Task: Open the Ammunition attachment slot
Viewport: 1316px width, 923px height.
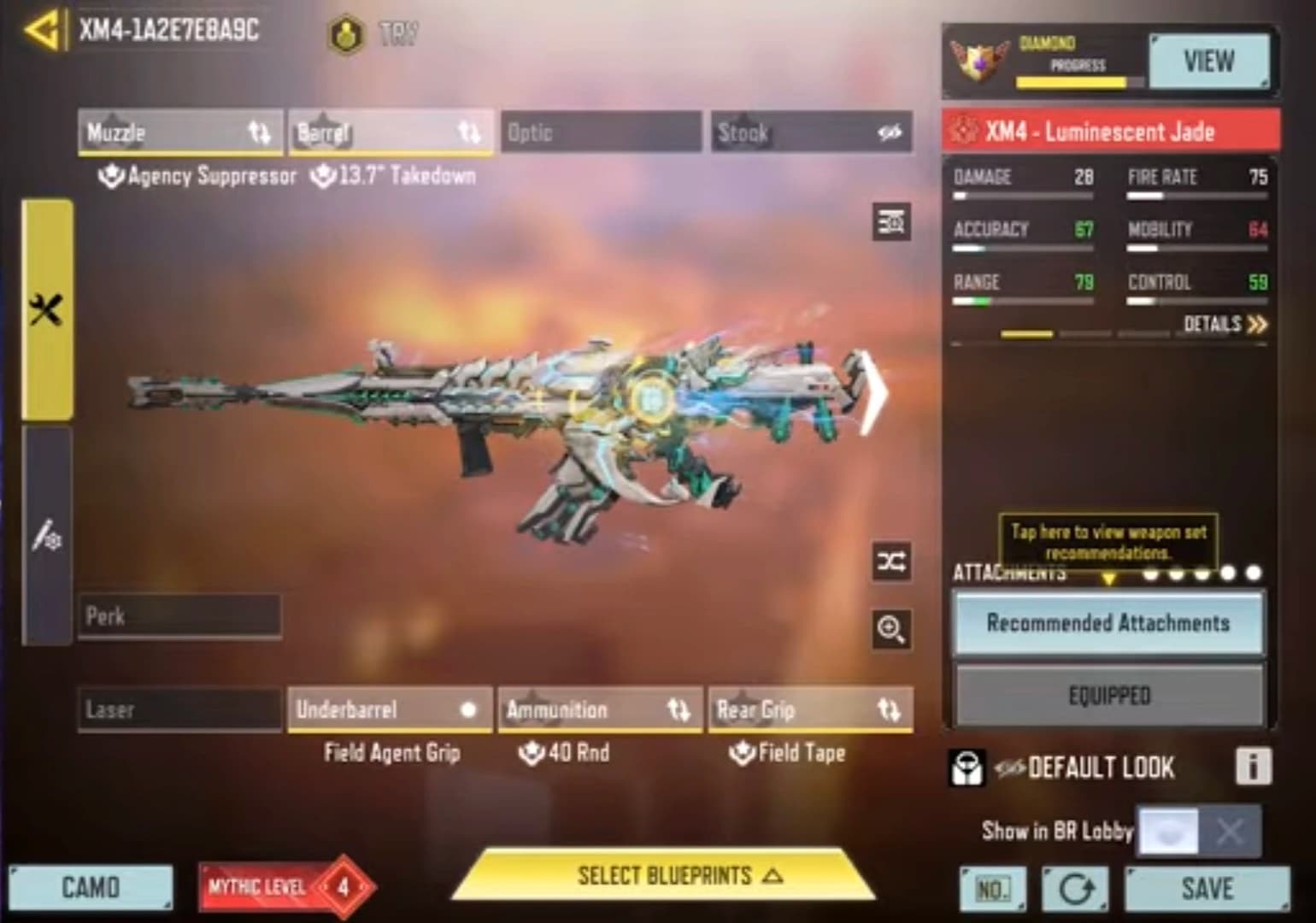Action: pos(600,709)
